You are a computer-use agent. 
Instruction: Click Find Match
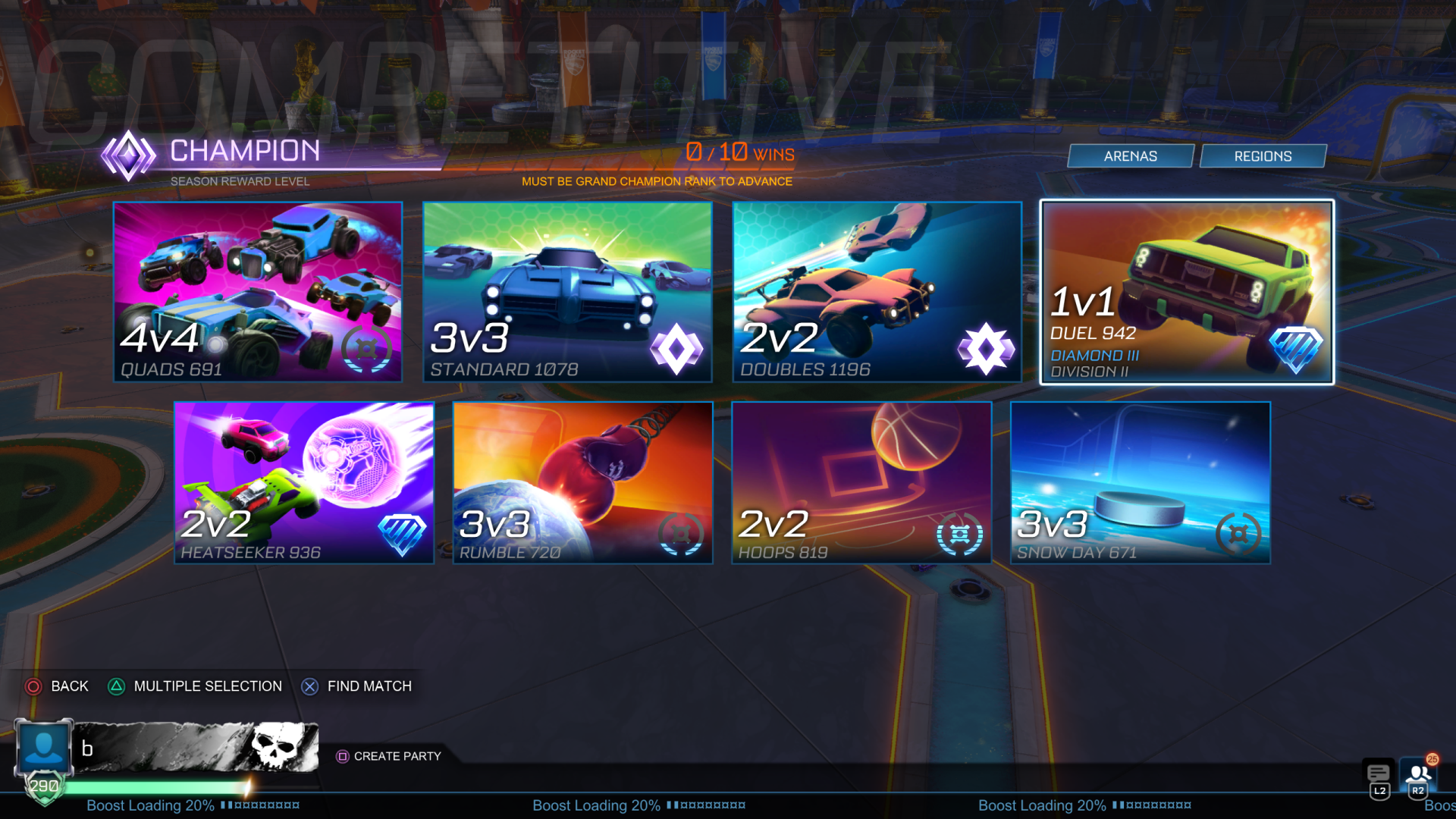[356, 686]
